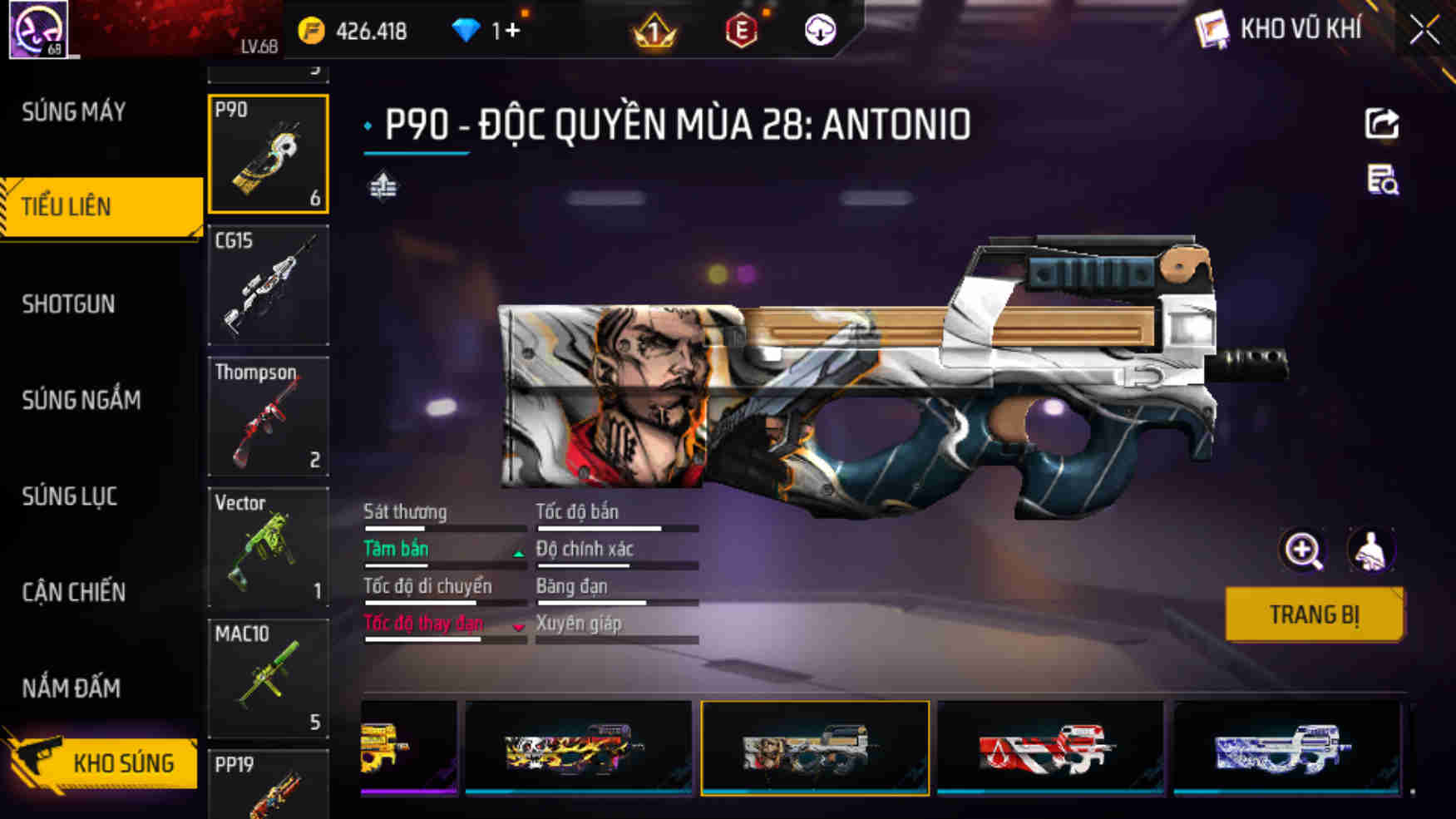Open the cloud download manager icon
This screenshot has width=1456, height=819.
pyautogui.click(x=820, y=30)
